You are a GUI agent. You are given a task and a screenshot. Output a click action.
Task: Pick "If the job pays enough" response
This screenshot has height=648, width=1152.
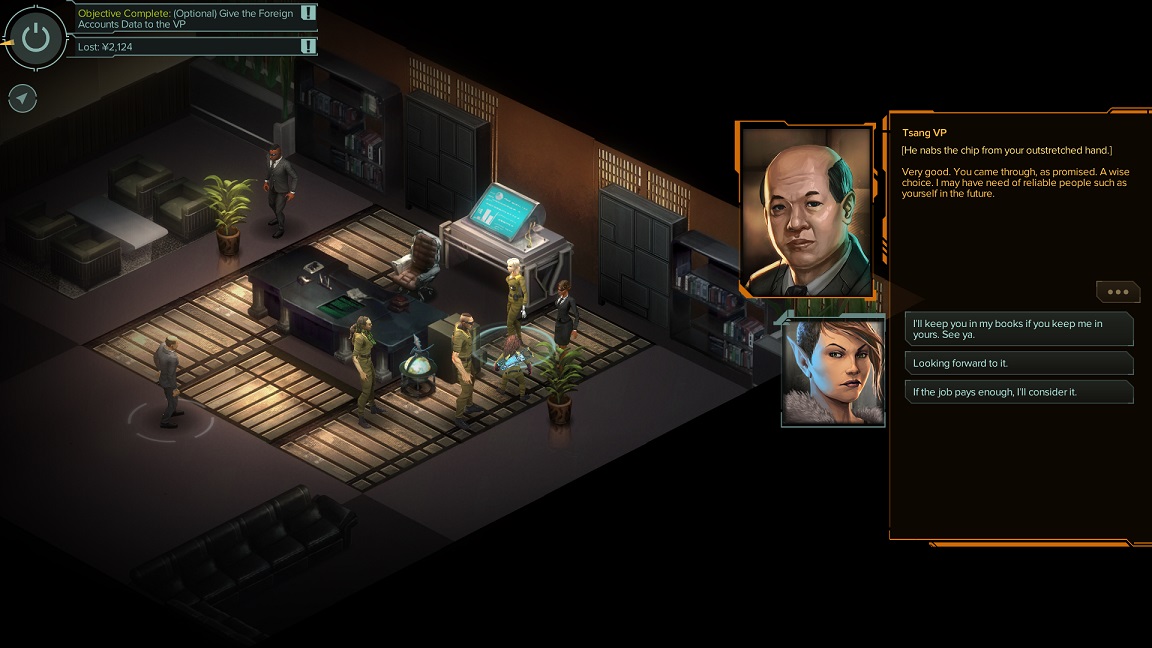(x=1018, y=392)
